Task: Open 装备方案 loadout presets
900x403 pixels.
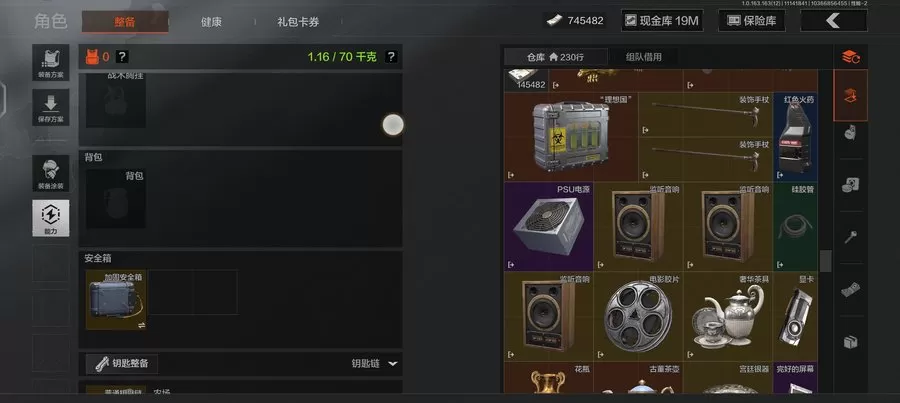Action: tap(51, 62)
